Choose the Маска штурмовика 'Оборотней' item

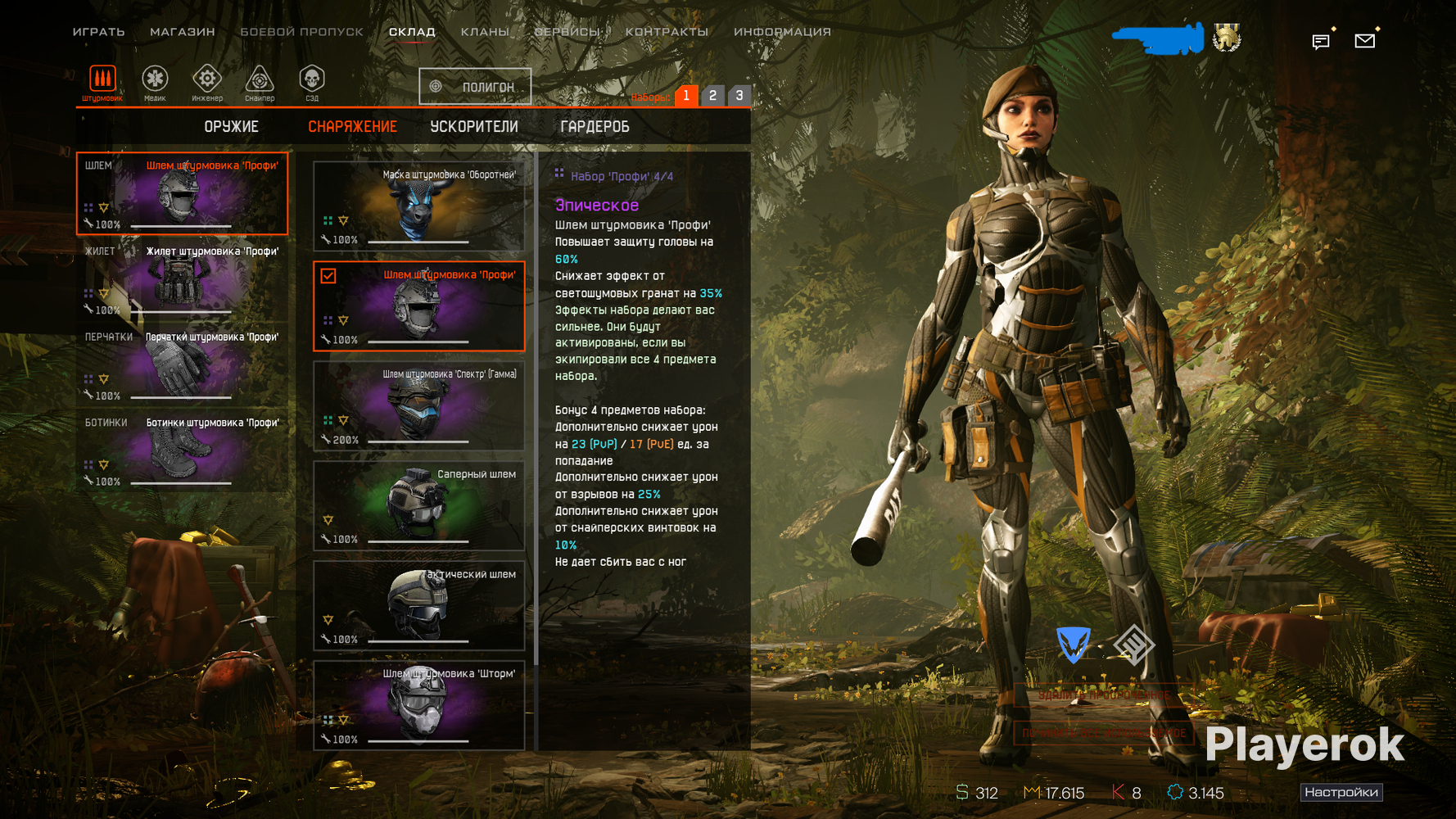[418, 206]
